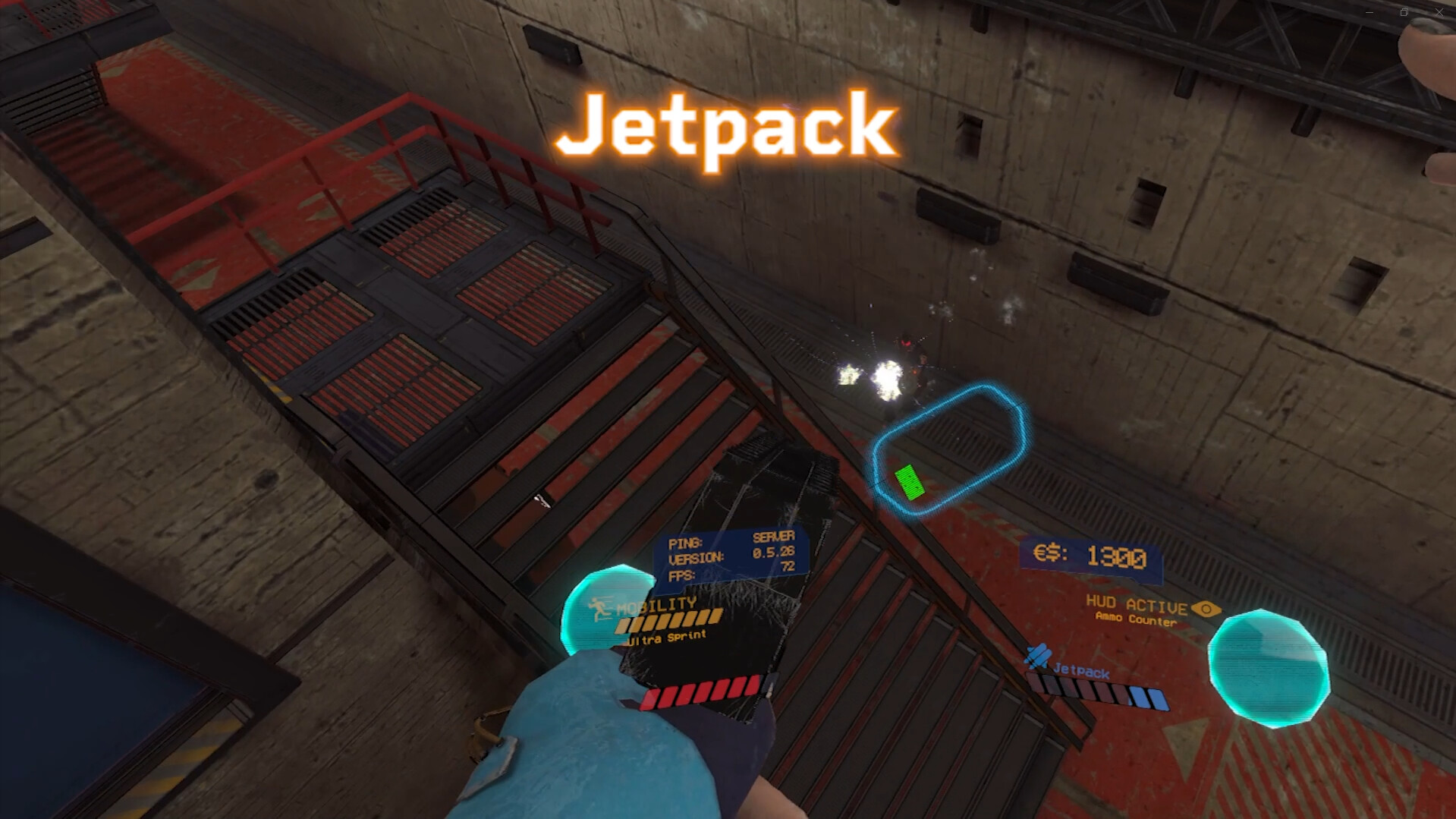
Task: Click the eye icon beside HUD ACTIVE
Action: point(1206,607)
